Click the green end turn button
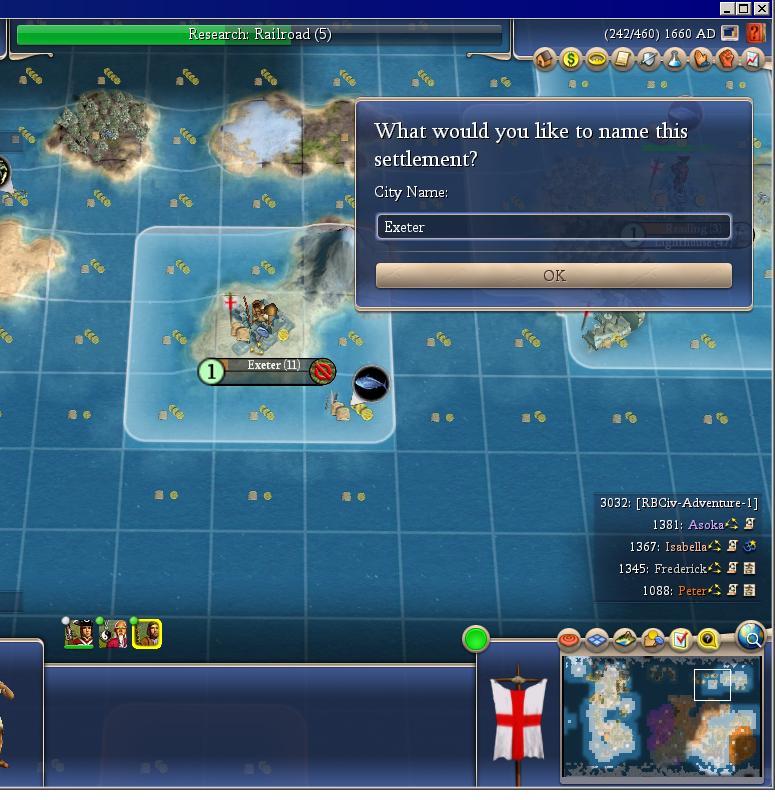Viewport: 775px width, 800px height. pos(476,639)
